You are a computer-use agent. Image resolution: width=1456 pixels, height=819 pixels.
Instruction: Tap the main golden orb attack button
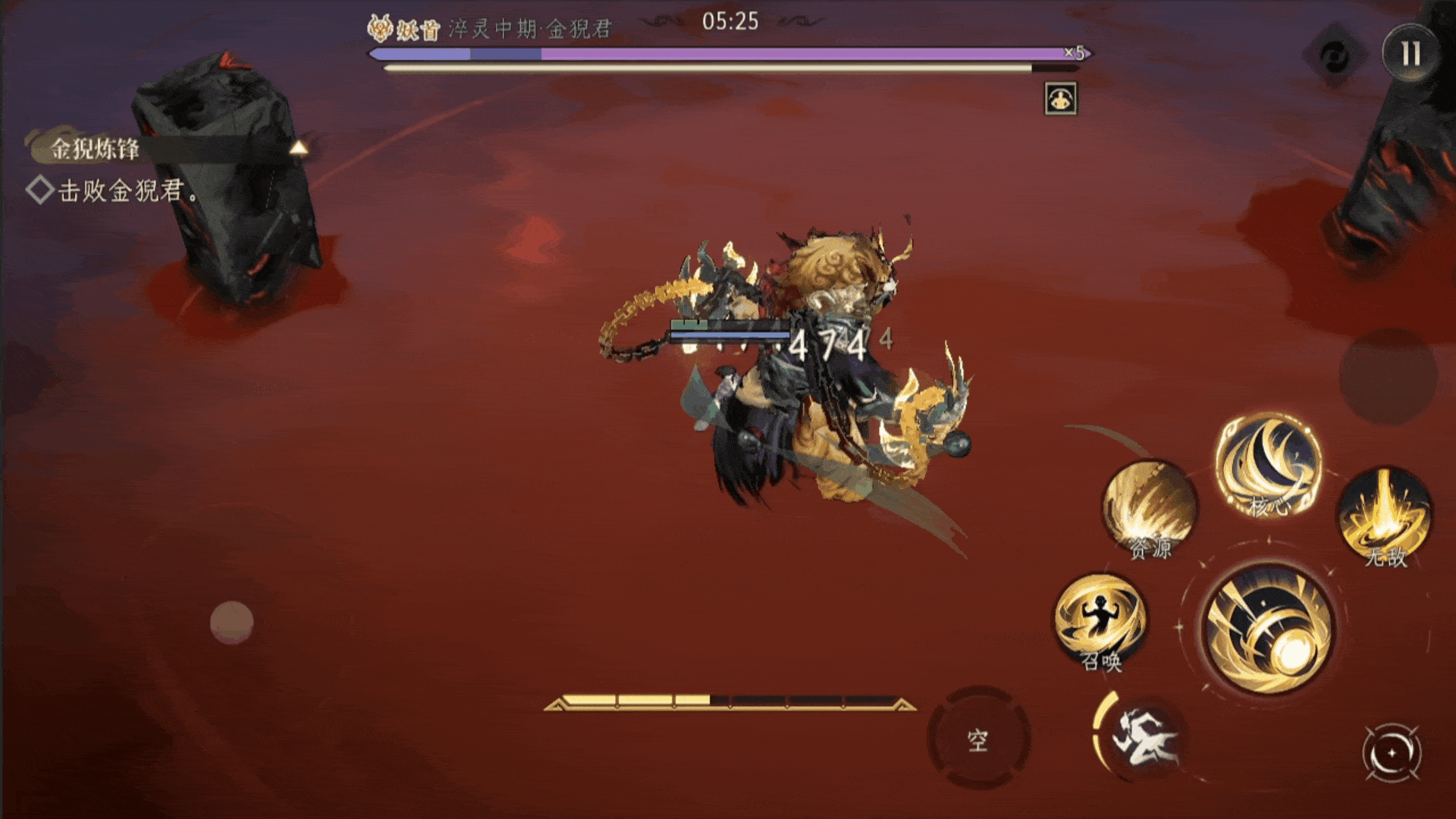click(x=1269, y=629)
